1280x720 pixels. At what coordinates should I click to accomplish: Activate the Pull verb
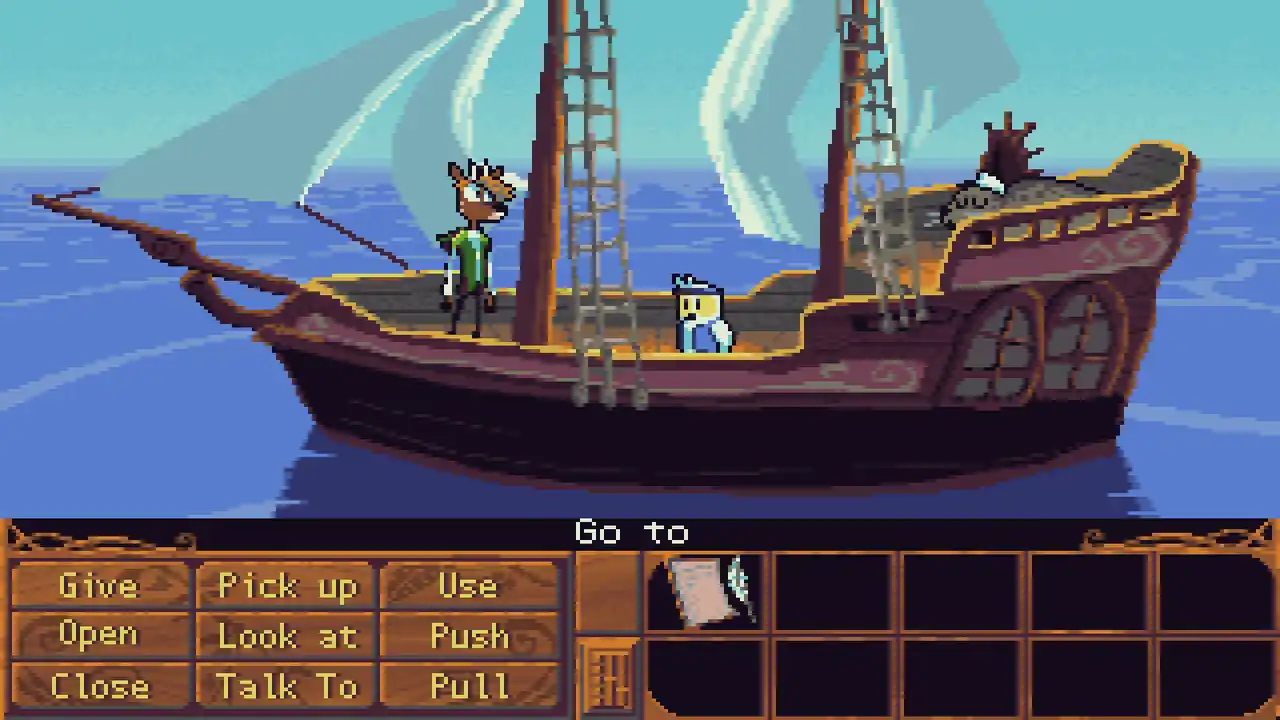[468, 686]
